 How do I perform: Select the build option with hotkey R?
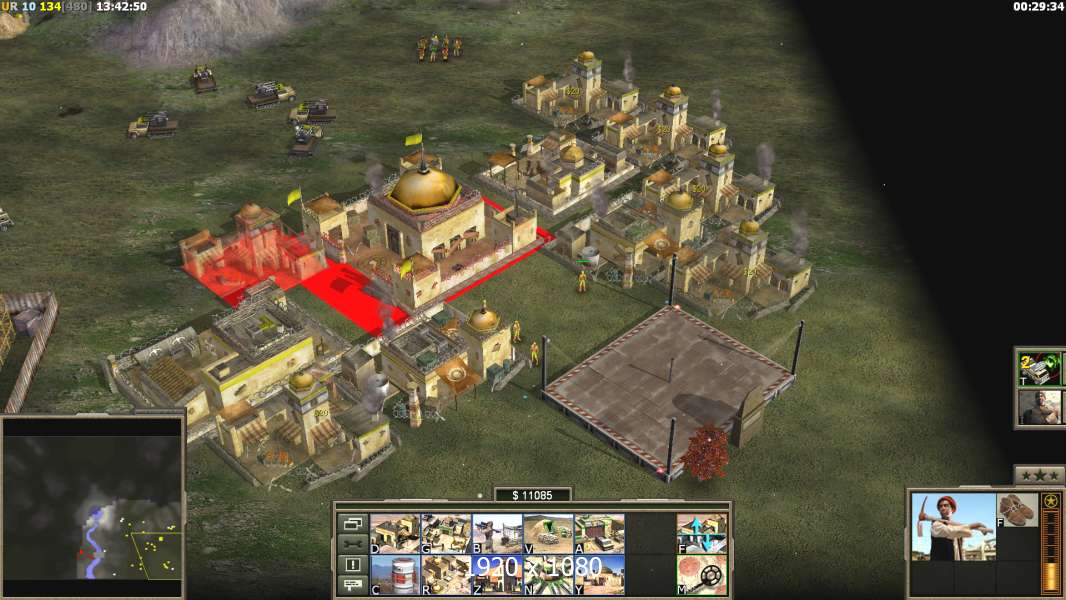pos(446,575)
